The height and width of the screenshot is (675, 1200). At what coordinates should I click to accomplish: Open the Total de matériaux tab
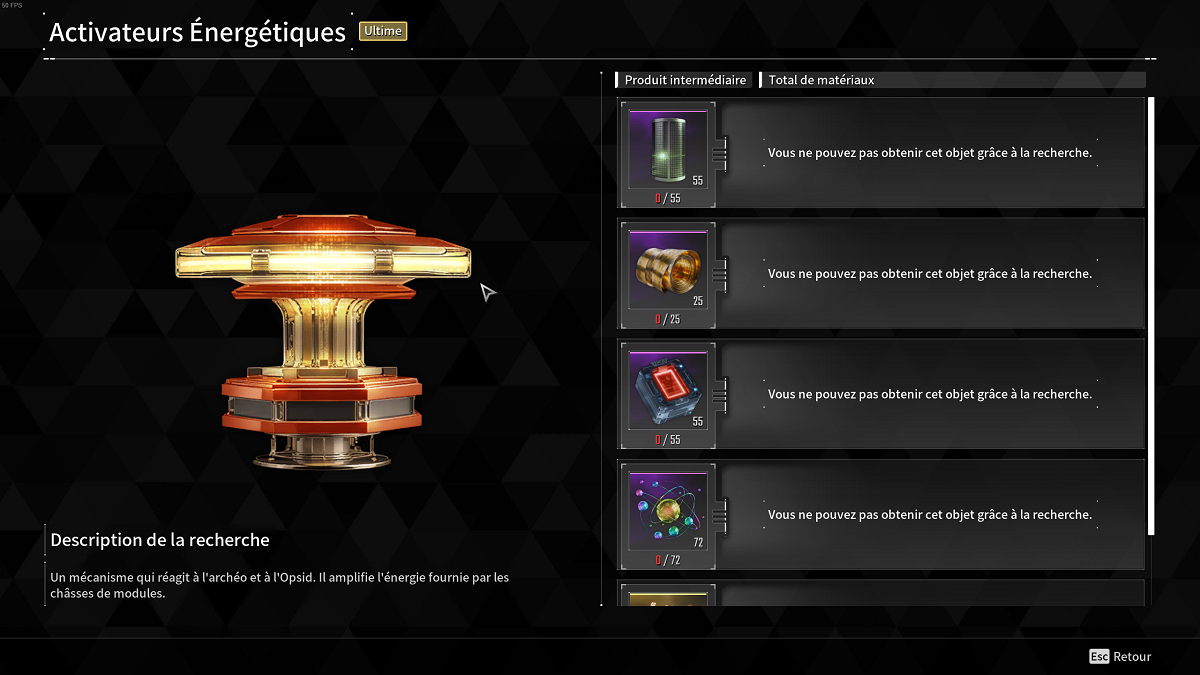click(821, 80)
